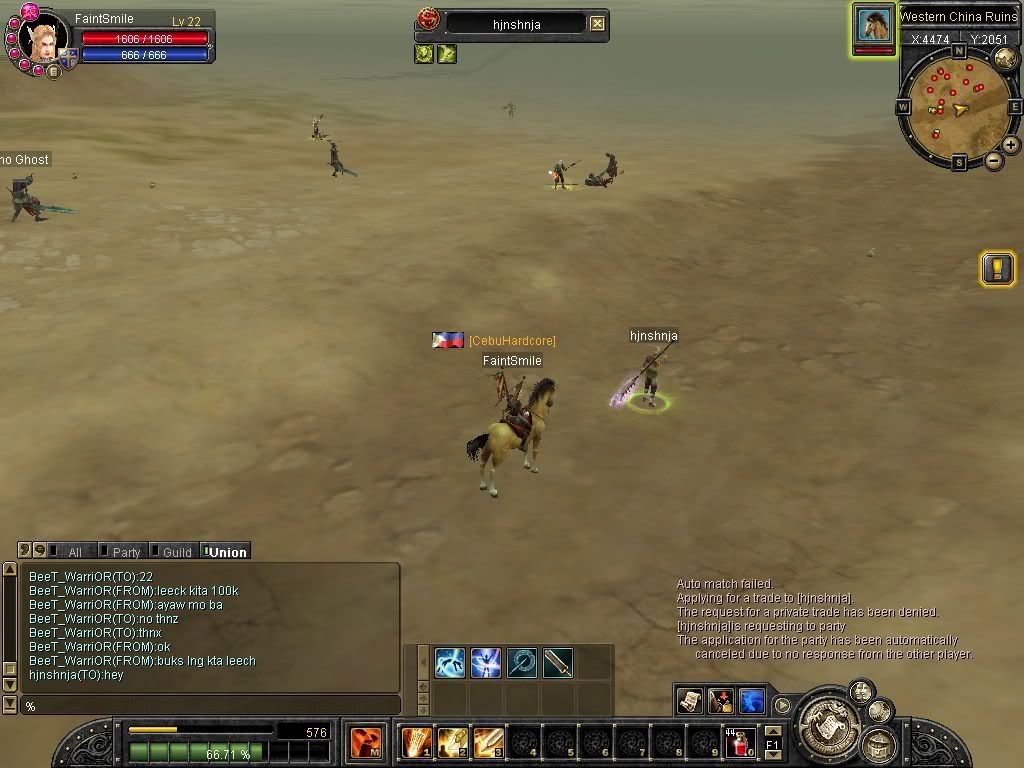1024x768 pixels.
Task: Select the horse pet portrait
Action: 873,25
